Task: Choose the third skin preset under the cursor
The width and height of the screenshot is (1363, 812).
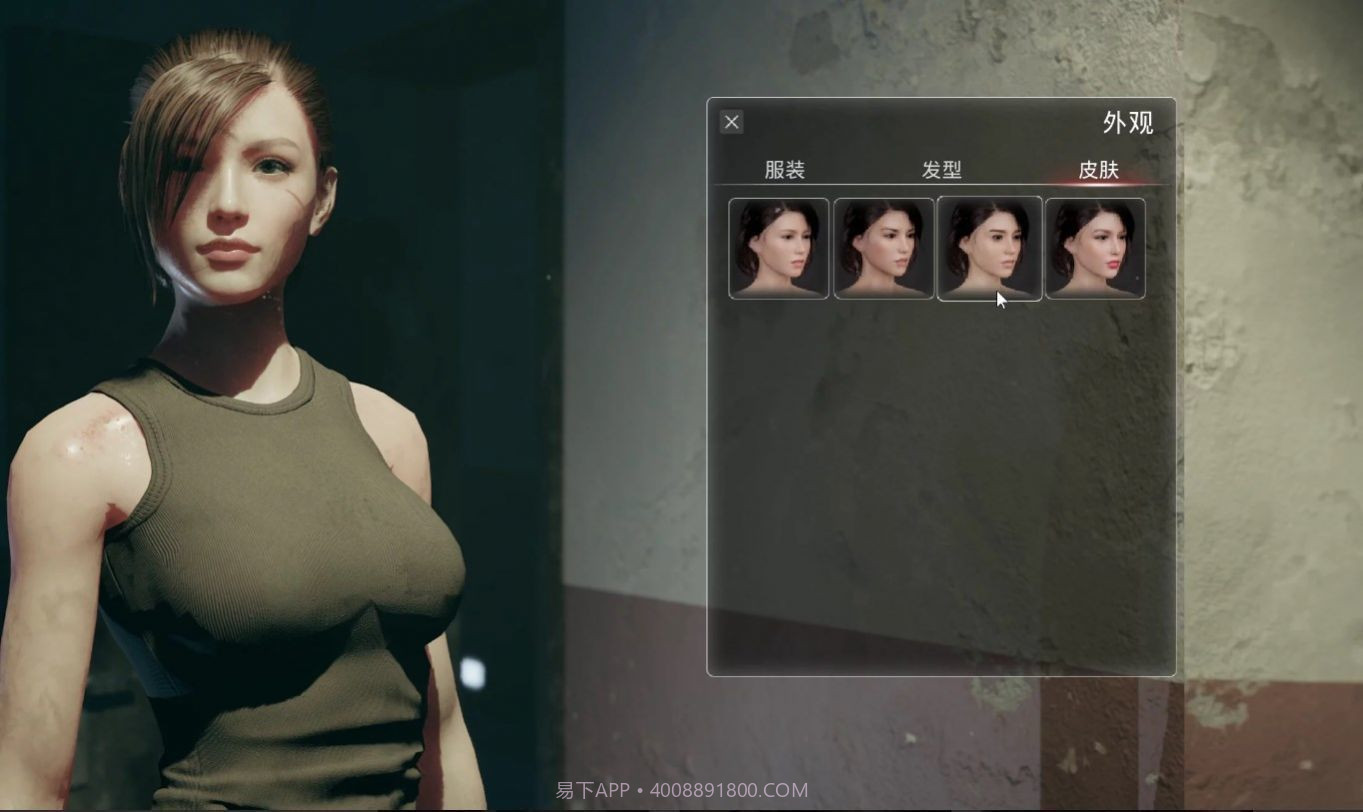Action: 989,246
